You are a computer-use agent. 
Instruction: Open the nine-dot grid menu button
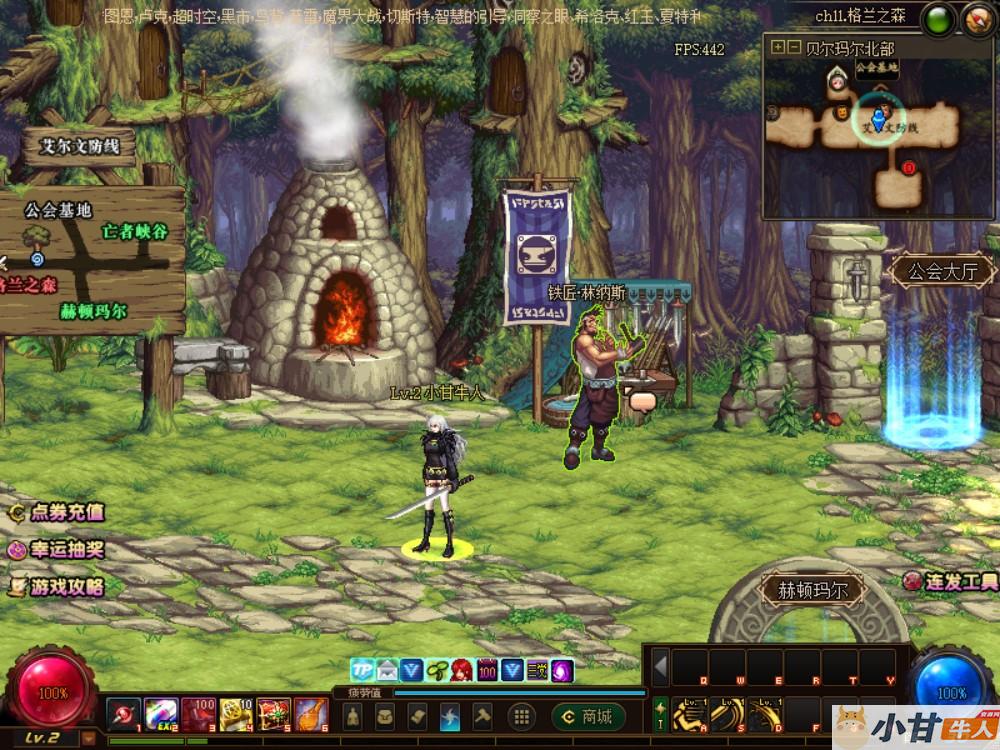[x=520, y=716]
